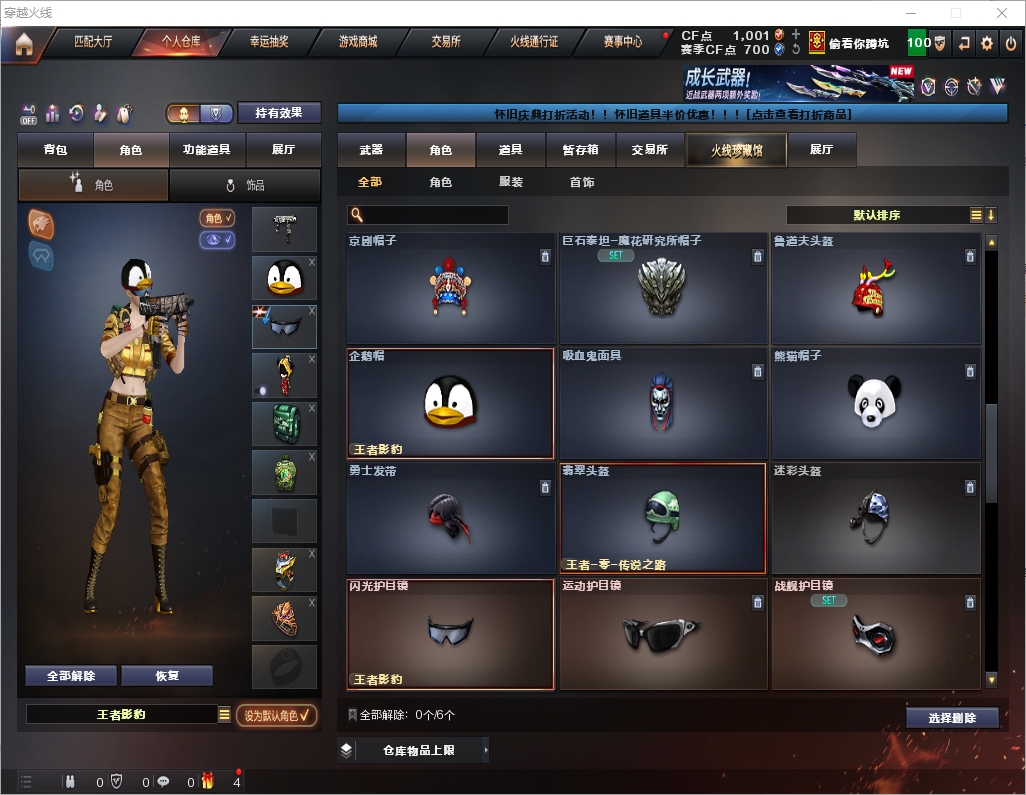
Task: Switch to the 背包 backpack tab
Action: (x=56, y=150)
